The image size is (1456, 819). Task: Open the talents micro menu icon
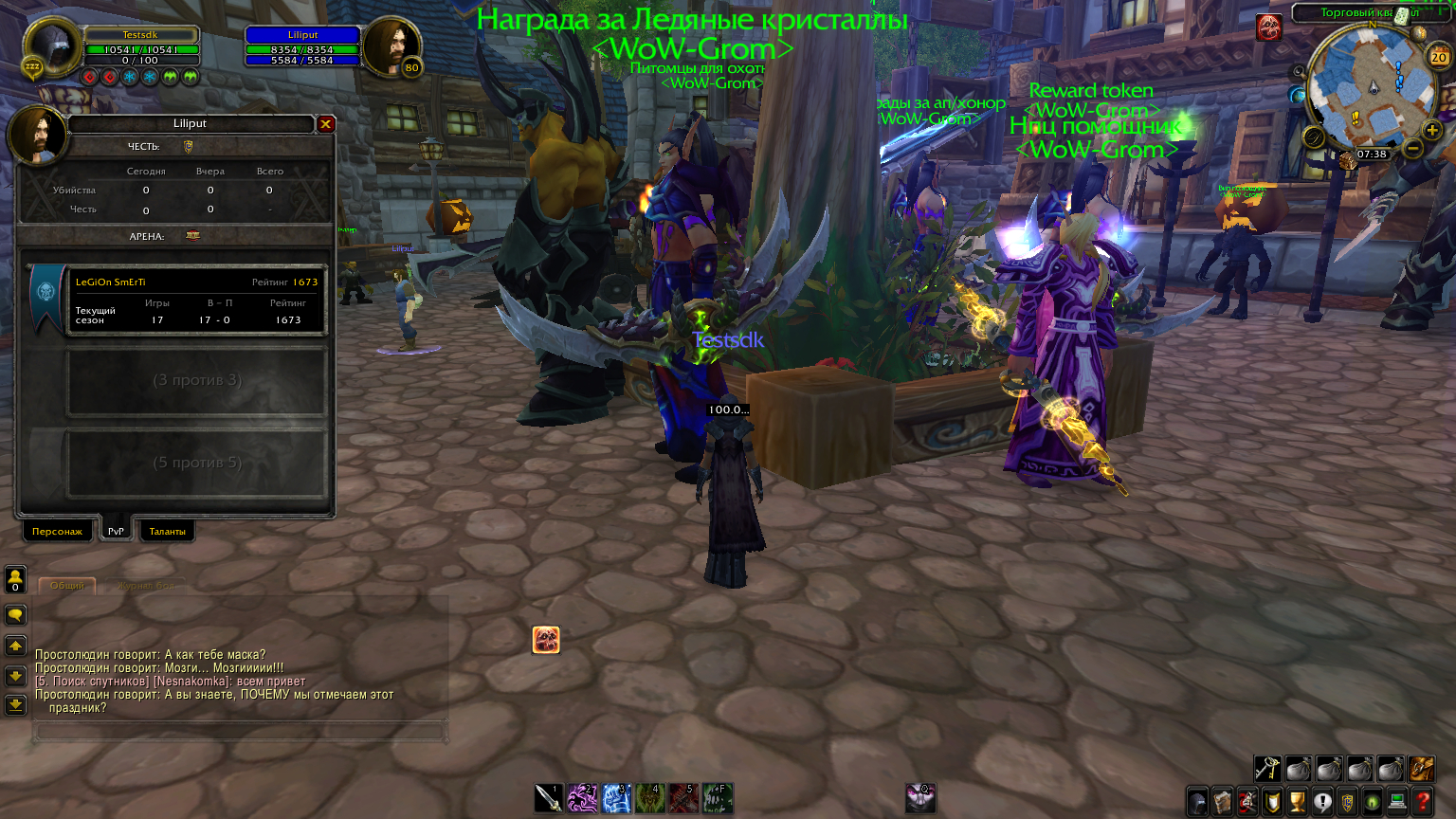click(1247, 801)
